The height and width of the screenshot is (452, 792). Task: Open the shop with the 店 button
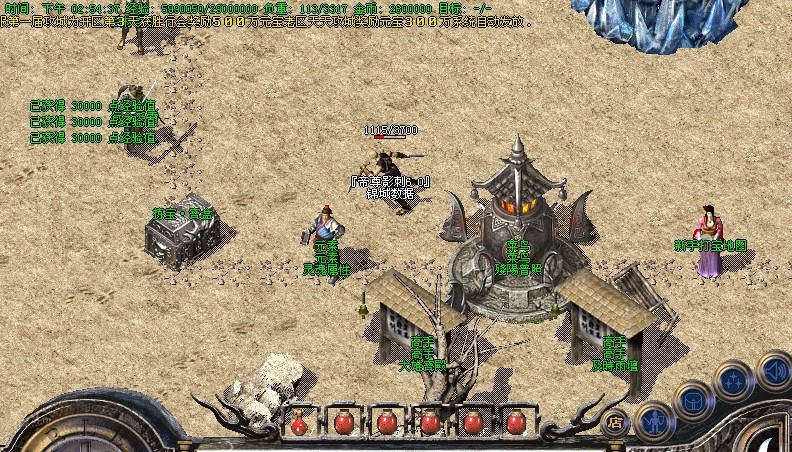[616, 421]
